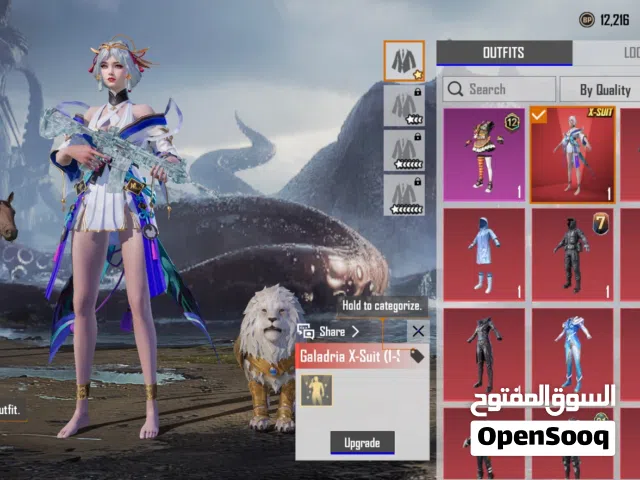This screenshot has height=480, width=640.
Task: Click the outfit Search field
Action: pyautogui.click(x=497, y=89)
